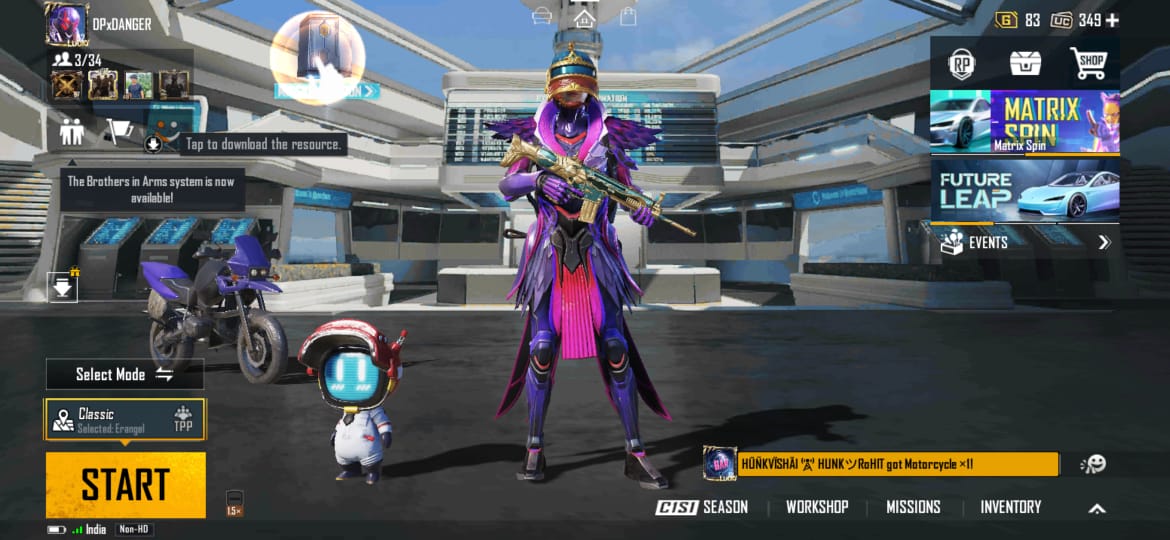
Task: Open the INVENTORY menu
Action: (1010, 507)
